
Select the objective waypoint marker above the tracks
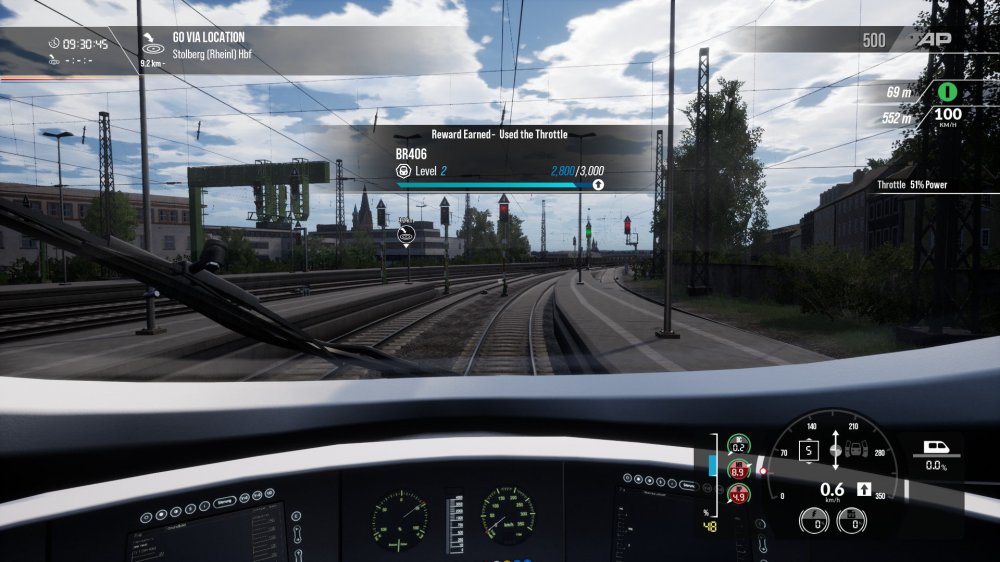coord(406,236)
